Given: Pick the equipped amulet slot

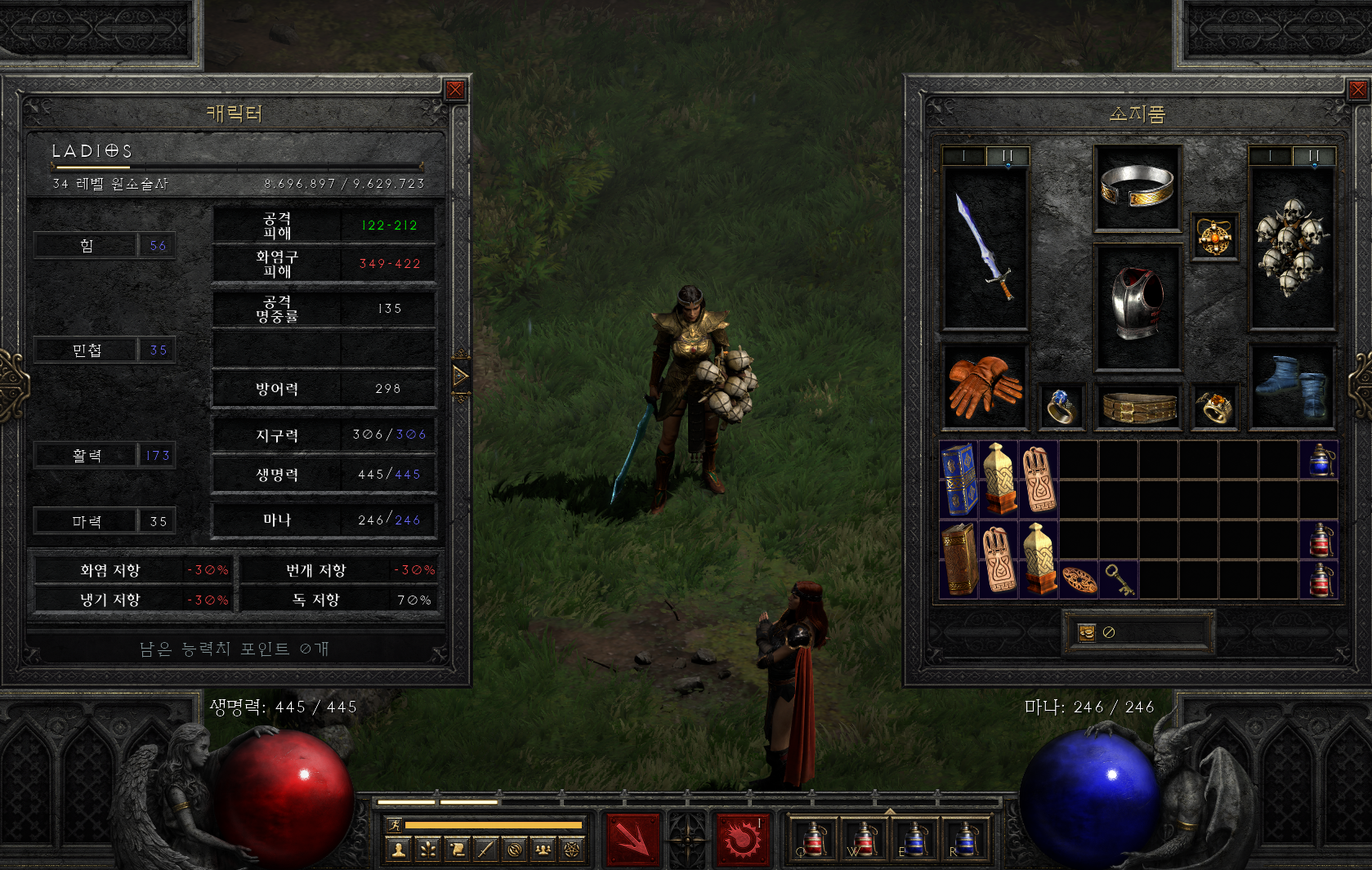Looking at the screenshot, I should (1214, 236).
